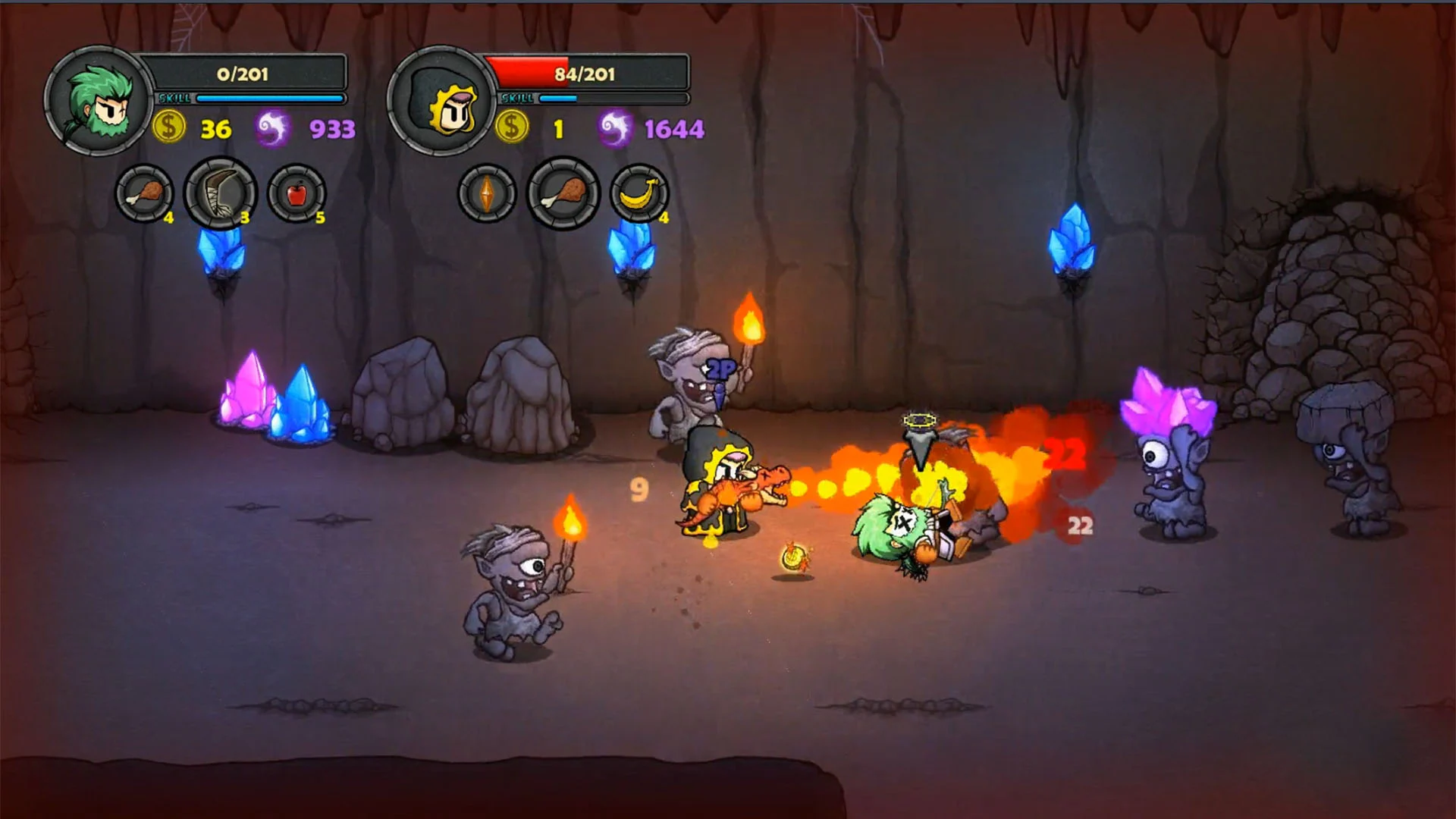Click player 1's blue SKILL bar
Screen dimensions: 1456x819
[x=269, y=97]
